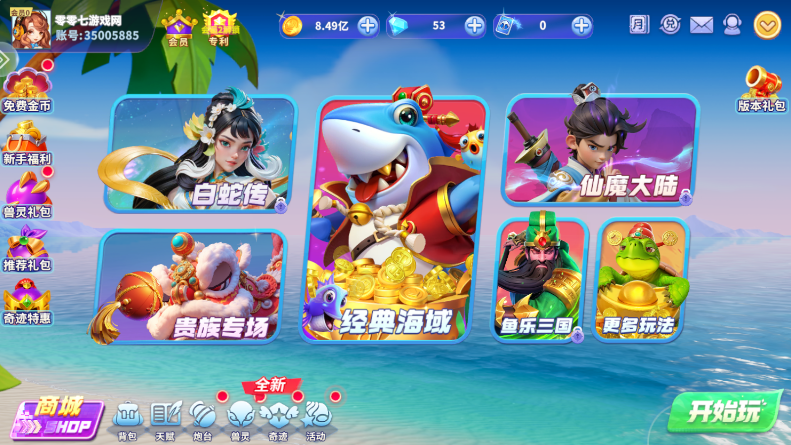Add gold coins with the plus button

pos(367,25)
